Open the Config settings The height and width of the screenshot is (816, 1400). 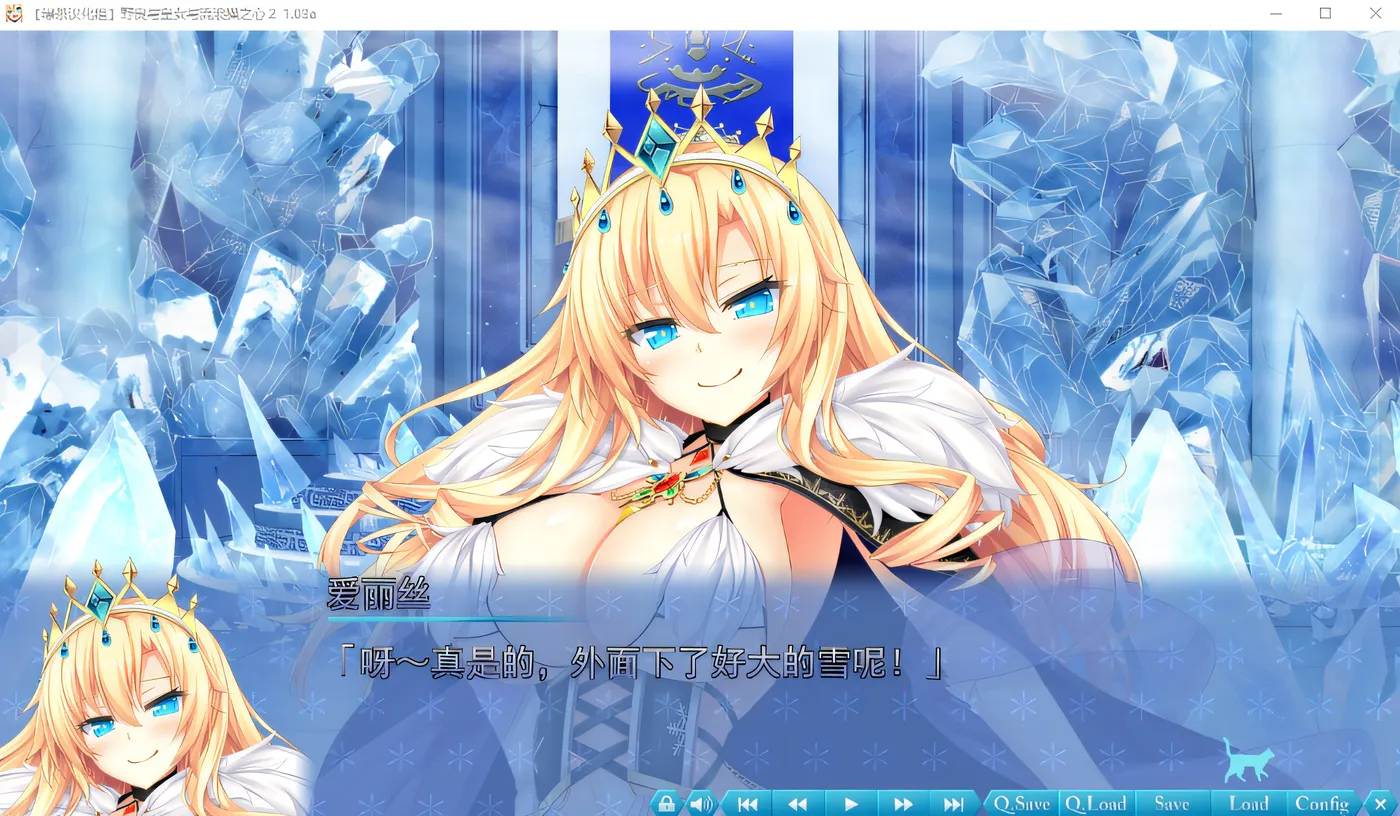pos(1322,802)
